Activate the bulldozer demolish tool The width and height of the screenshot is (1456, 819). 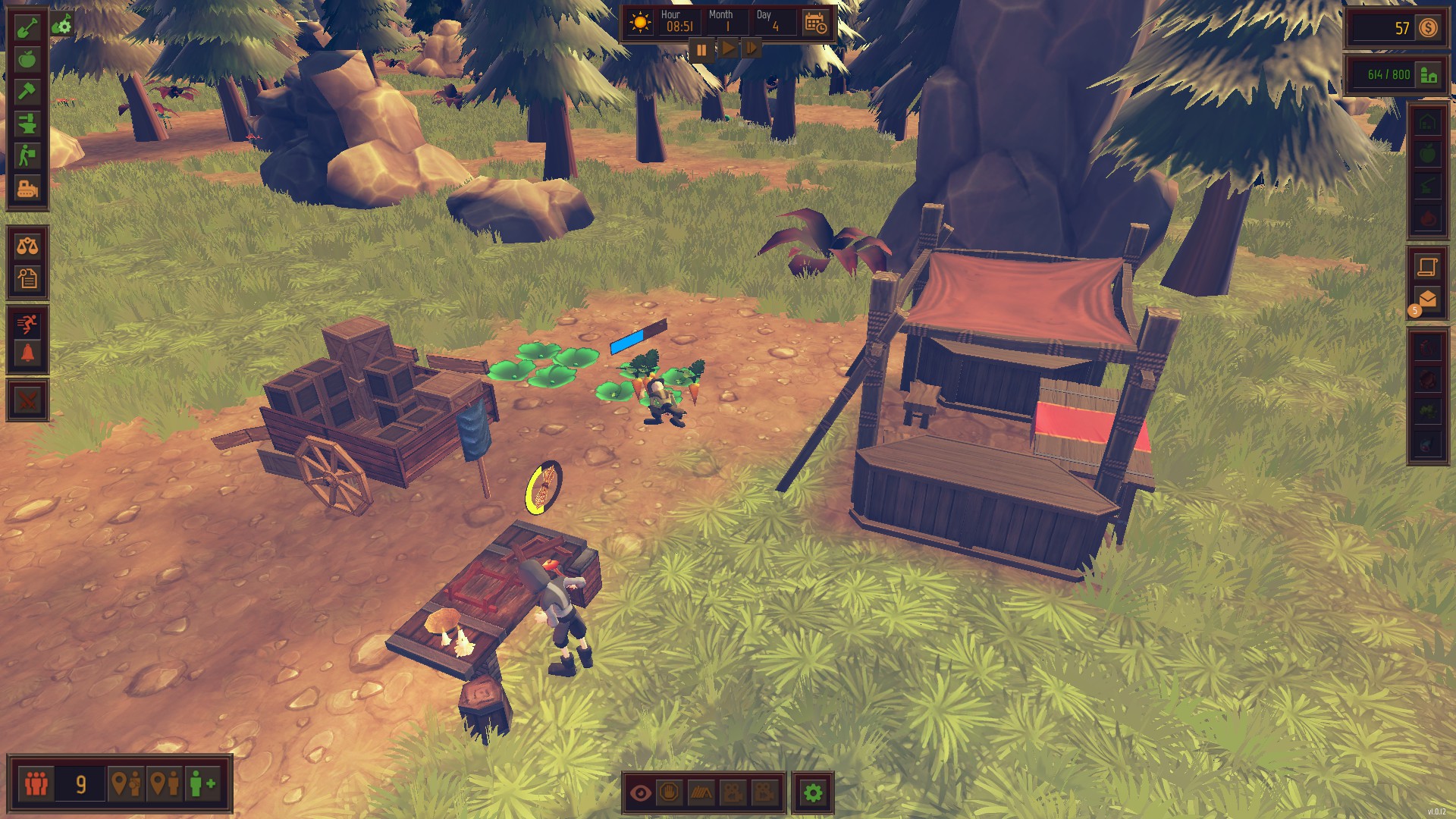[x=27, y=188]
